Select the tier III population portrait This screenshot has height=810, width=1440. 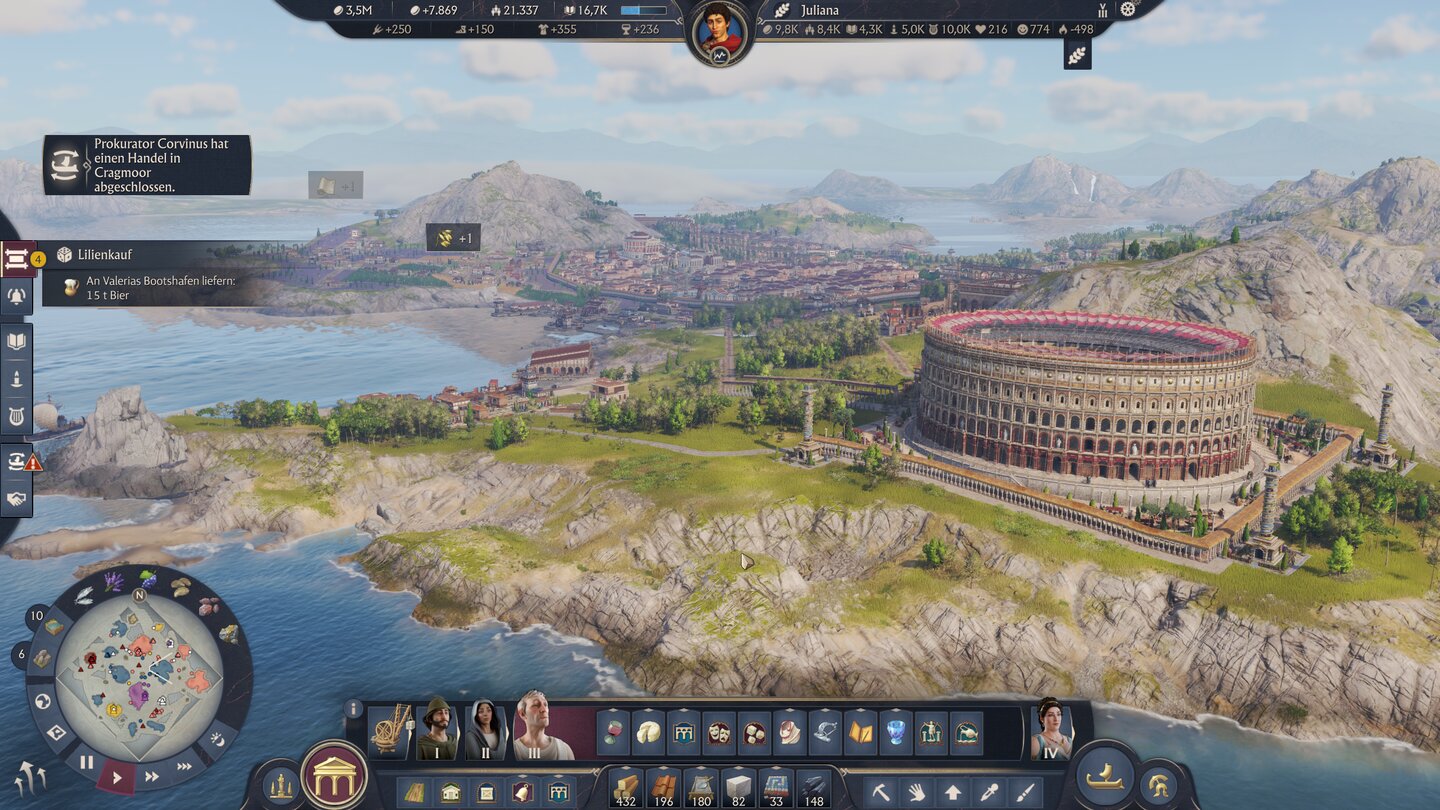click(x=543, y=729)
